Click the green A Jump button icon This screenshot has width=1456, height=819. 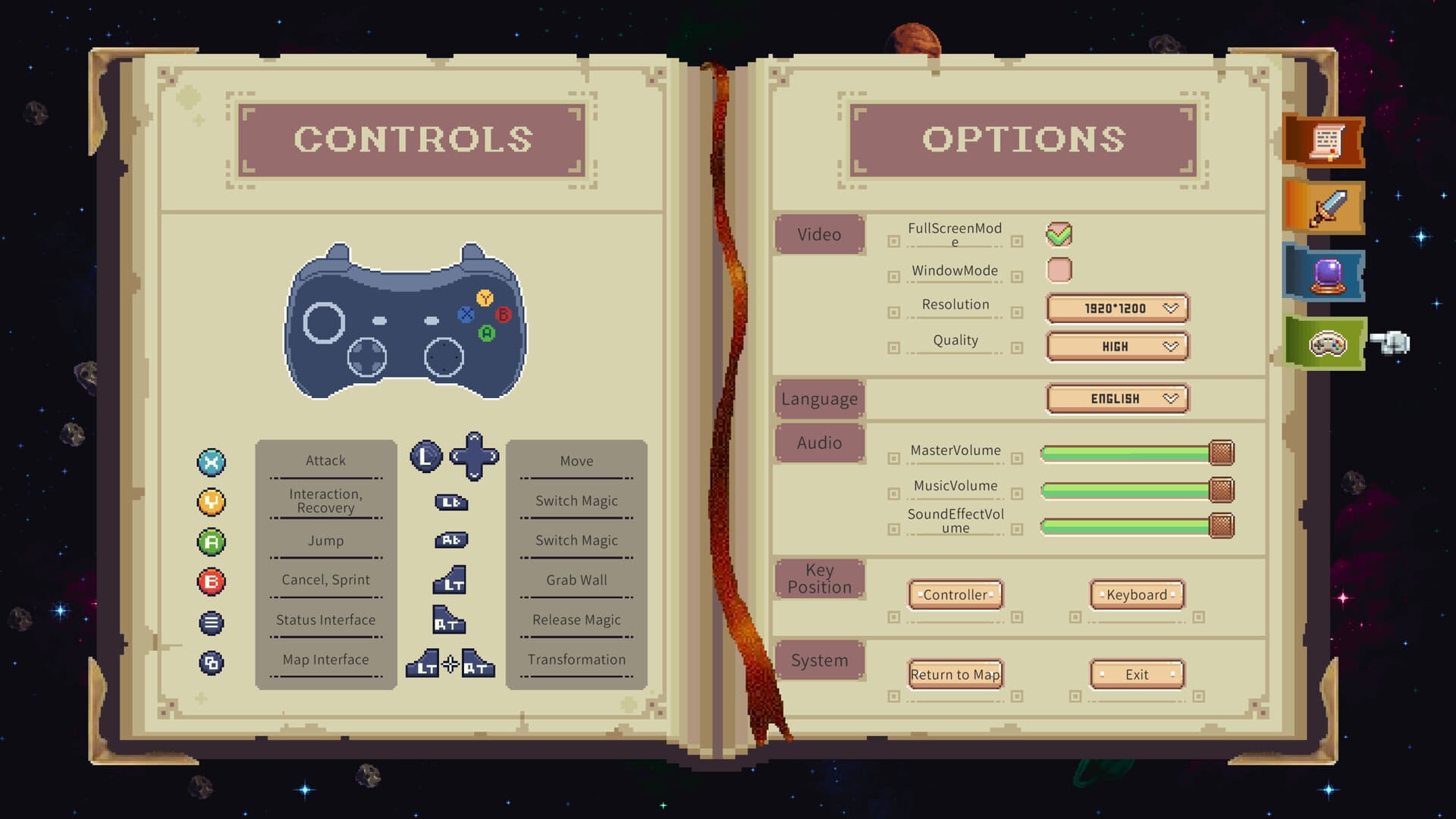coord(212,541)
